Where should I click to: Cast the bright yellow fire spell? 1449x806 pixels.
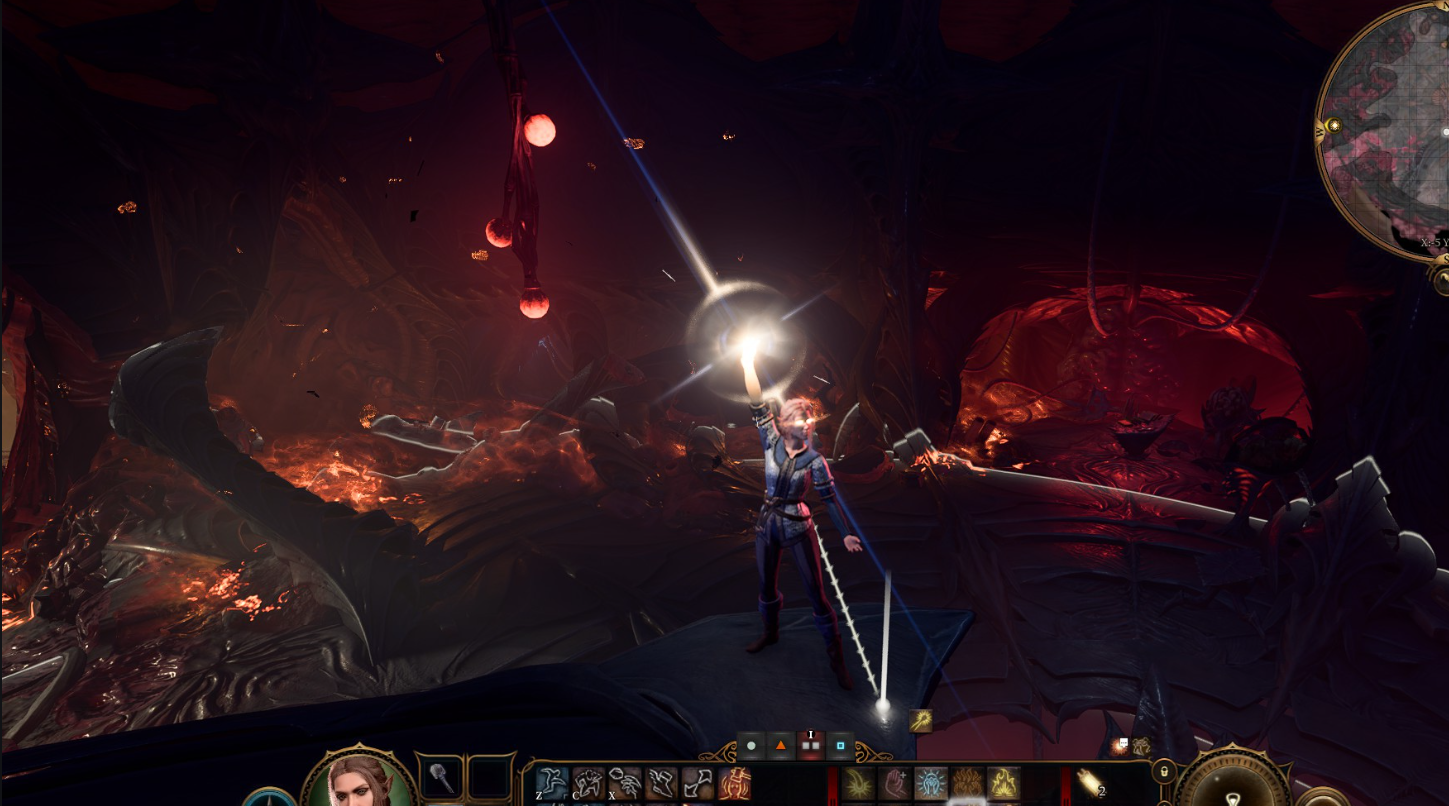(1003, 783)
